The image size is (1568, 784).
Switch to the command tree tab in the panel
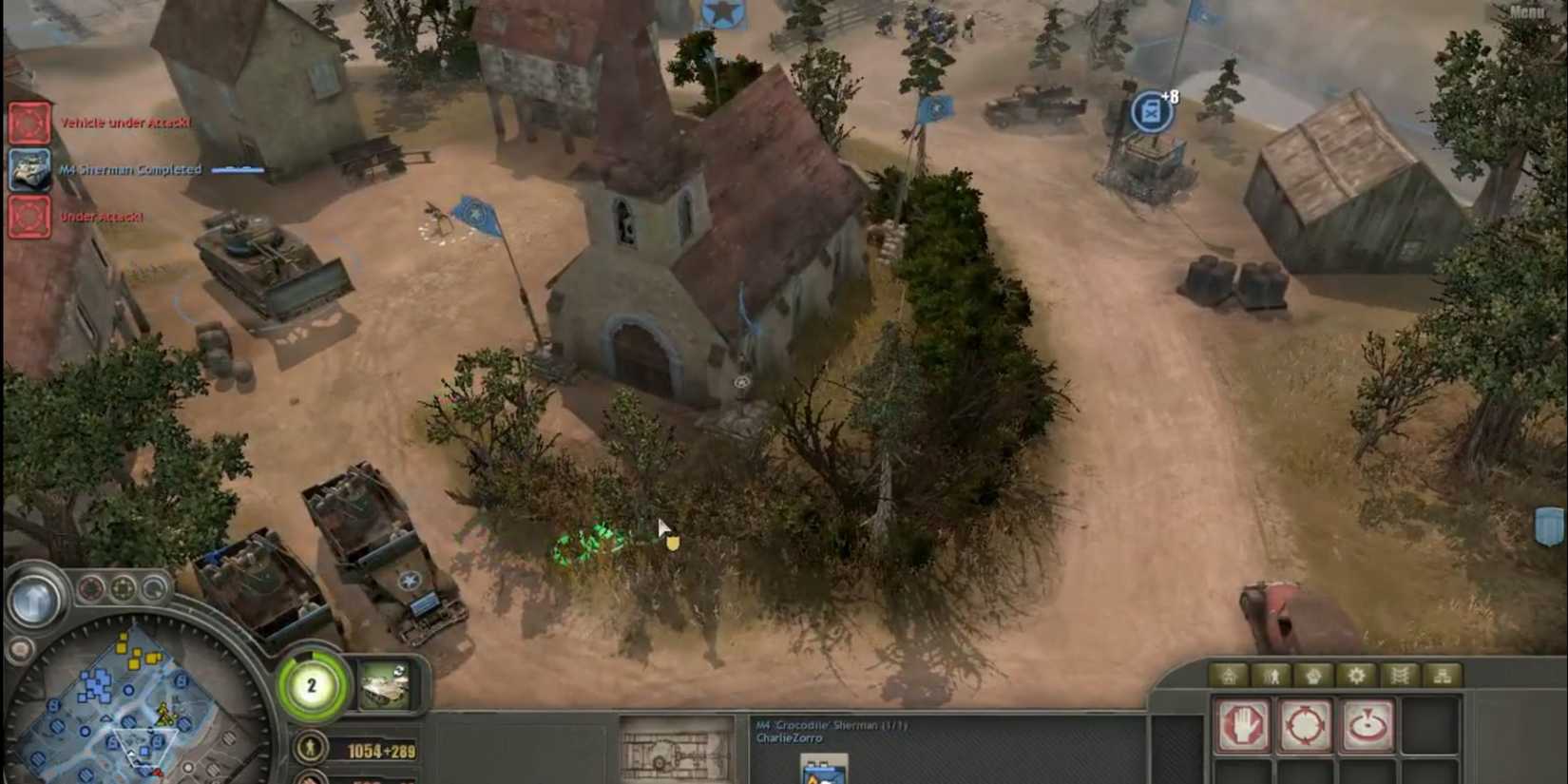point(1443,676)
